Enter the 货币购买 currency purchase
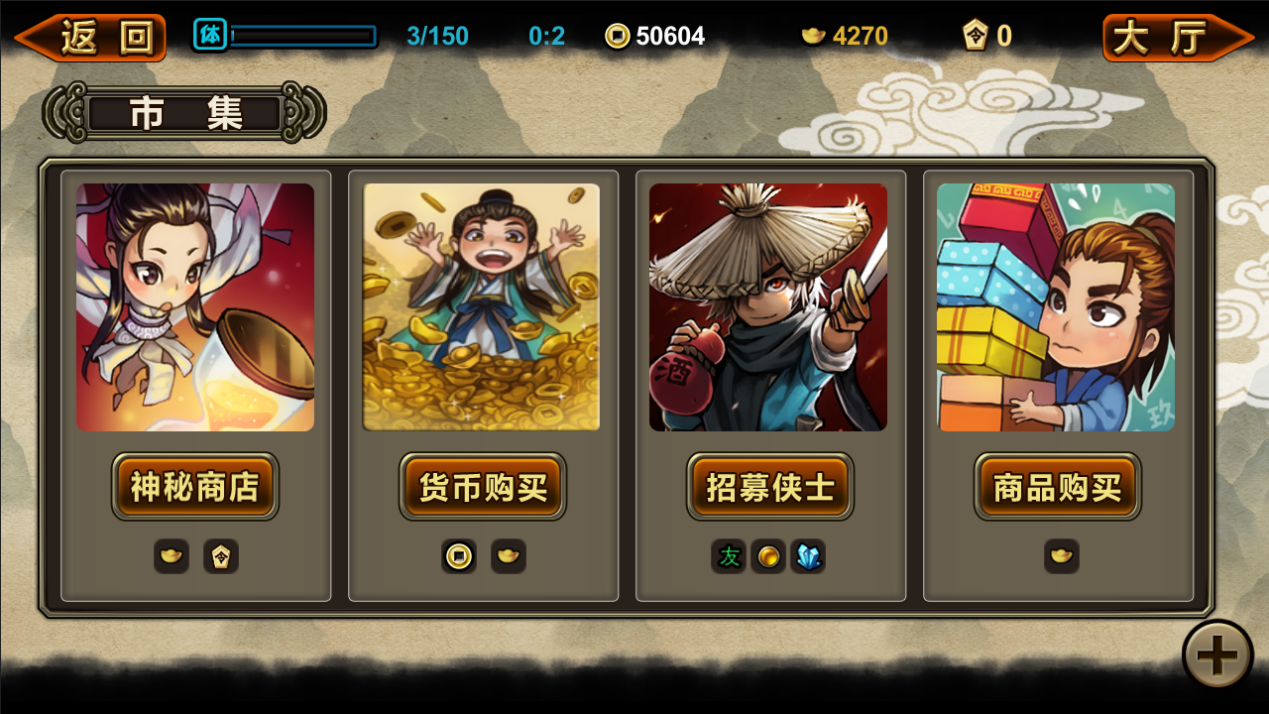Image resolution: width=1269 pixels, height=714 pixels. click(482, 487)
